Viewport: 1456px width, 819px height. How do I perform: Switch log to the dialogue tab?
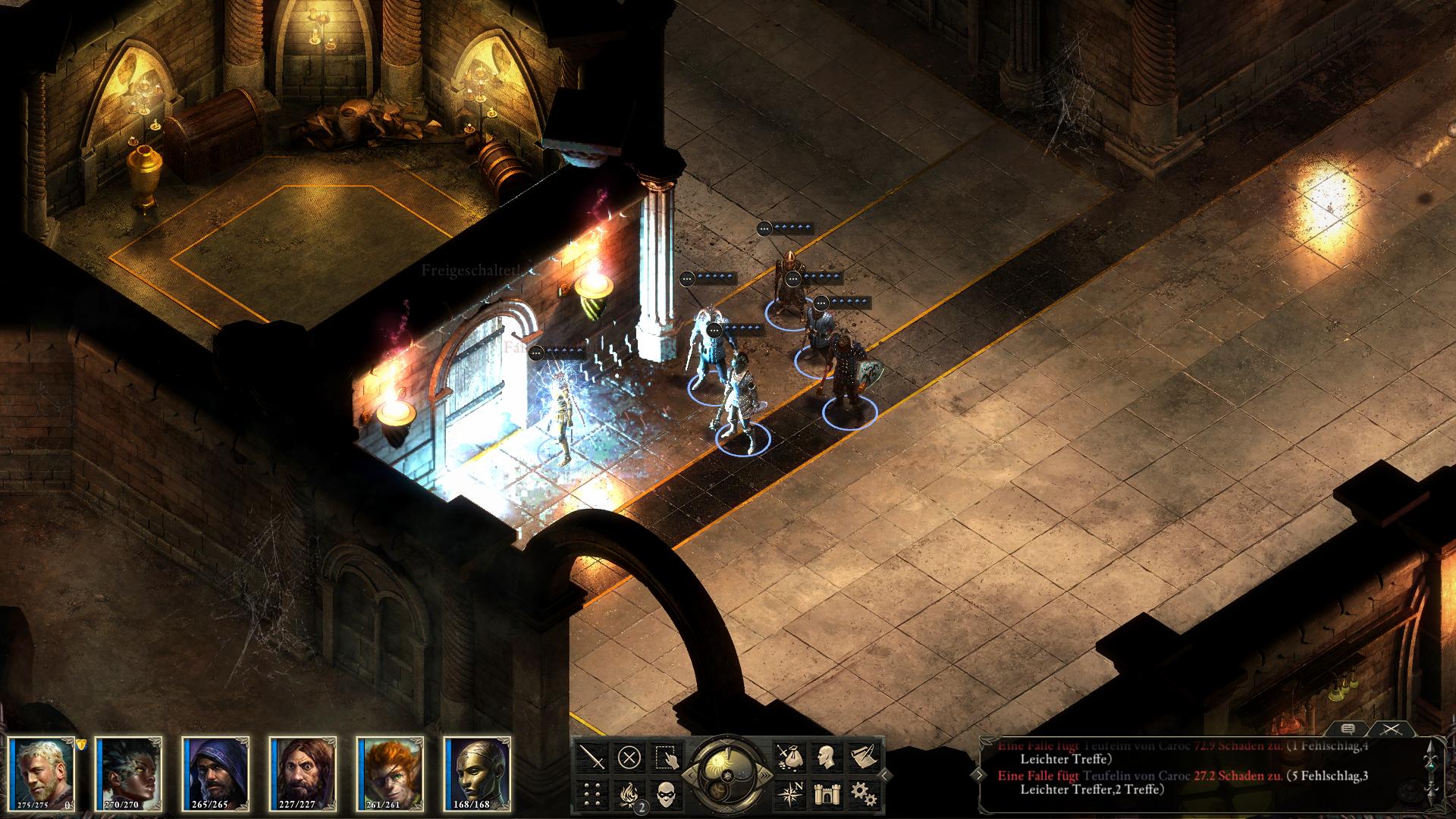click(1348, 730)
